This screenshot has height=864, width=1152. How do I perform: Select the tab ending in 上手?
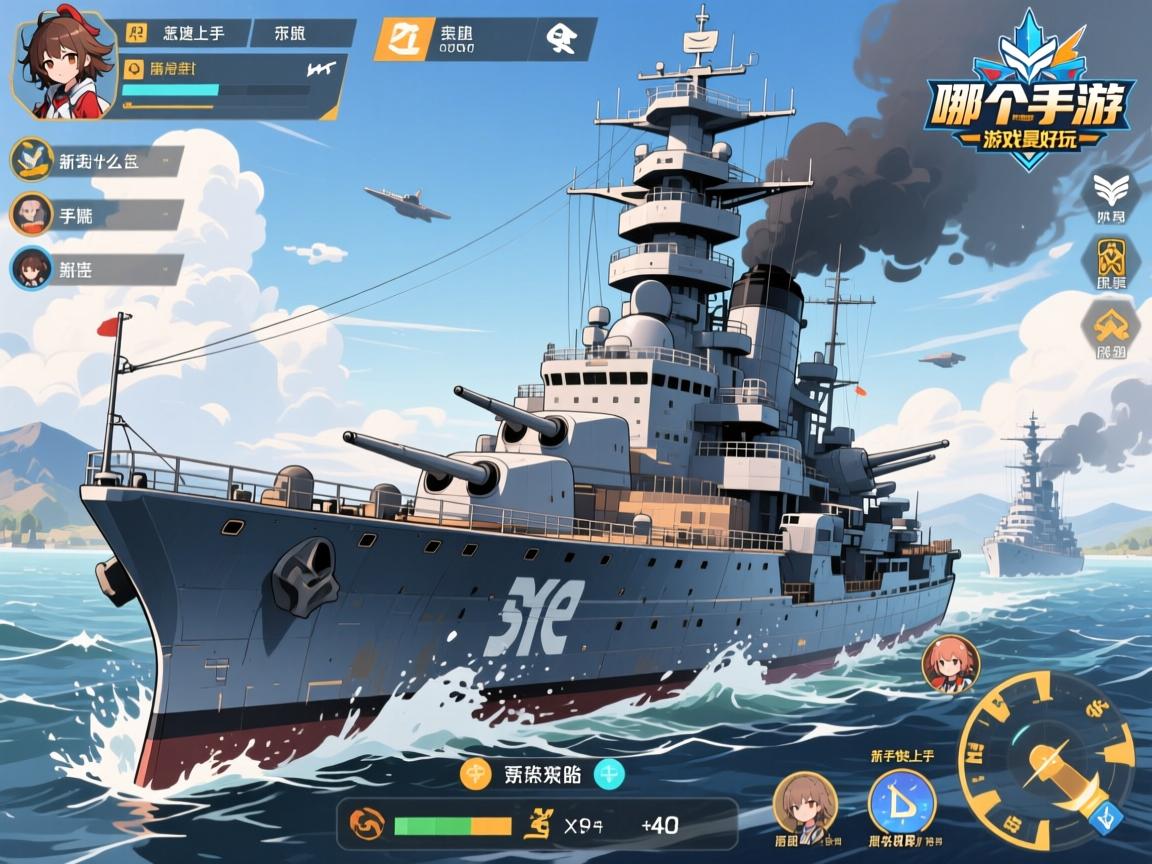(182, 33)
